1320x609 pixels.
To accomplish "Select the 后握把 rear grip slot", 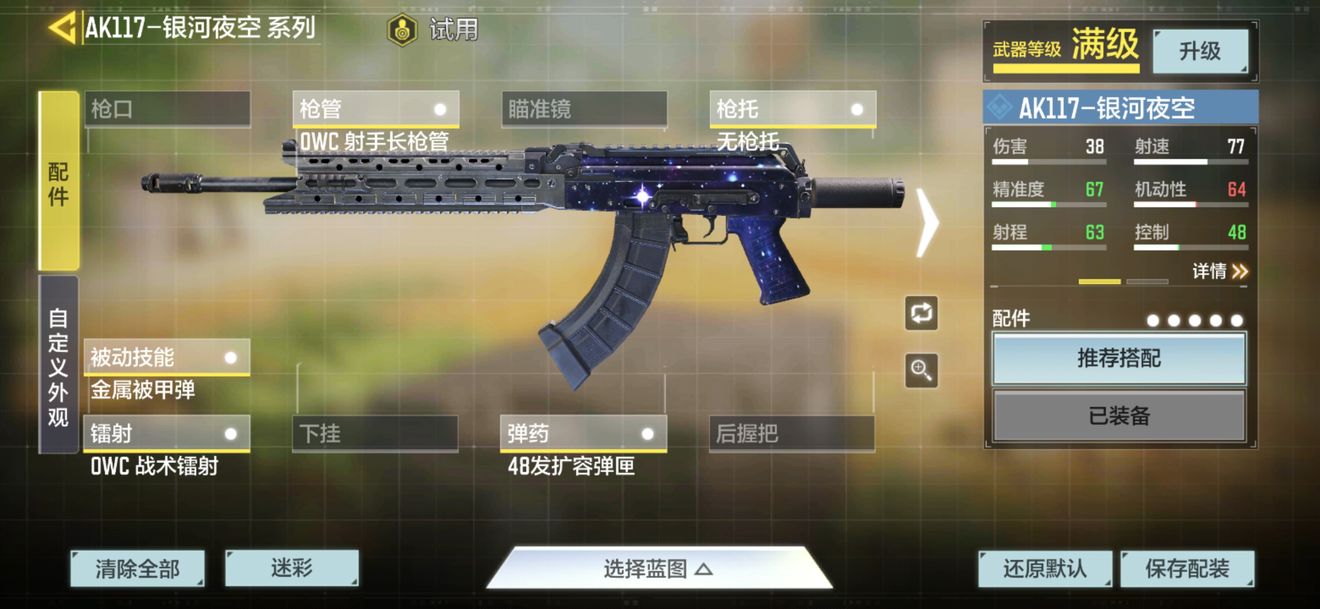I will click(x=793, y=434).
